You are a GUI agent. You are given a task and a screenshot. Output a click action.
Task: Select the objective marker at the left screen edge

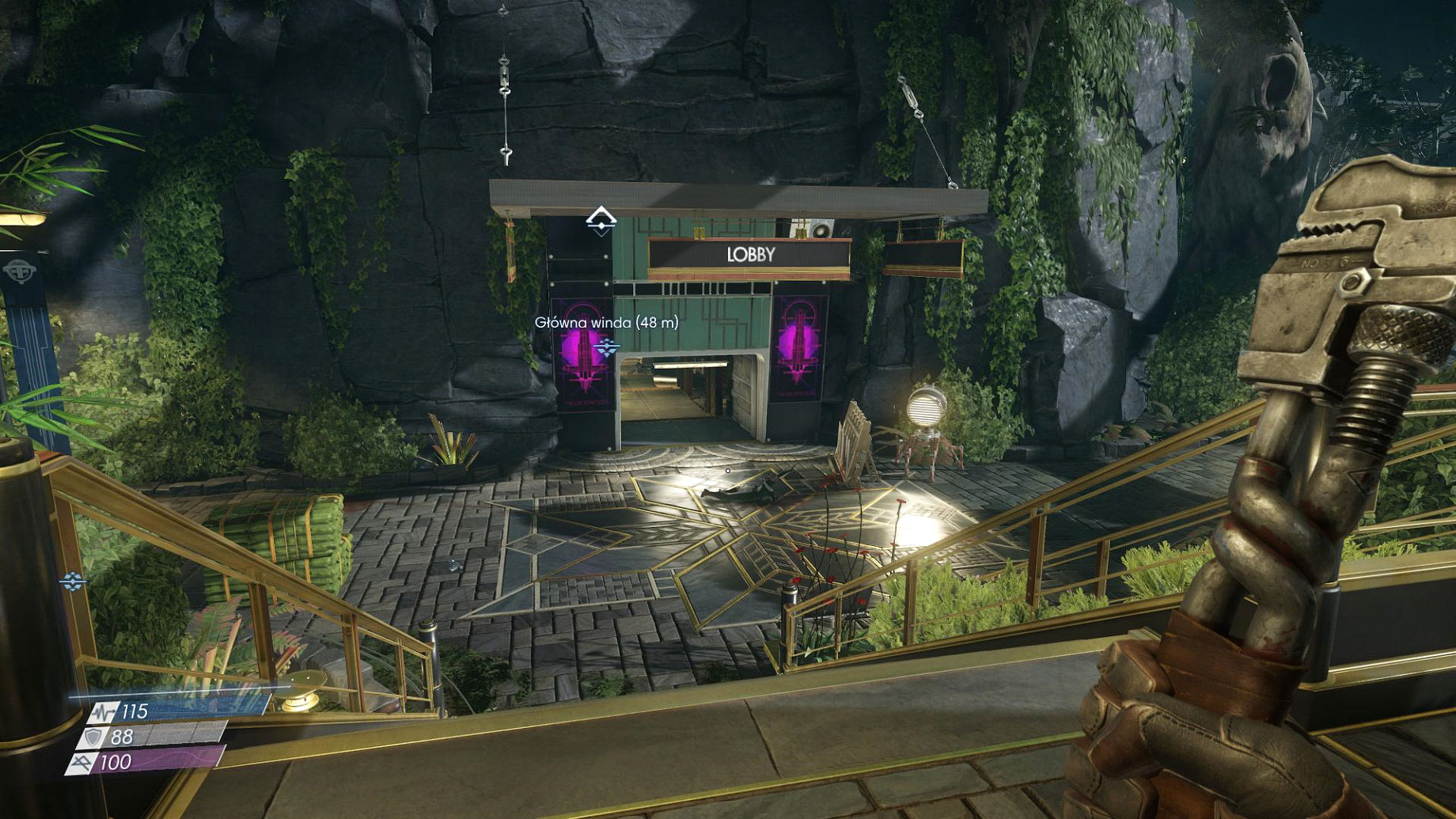(73, 582)
